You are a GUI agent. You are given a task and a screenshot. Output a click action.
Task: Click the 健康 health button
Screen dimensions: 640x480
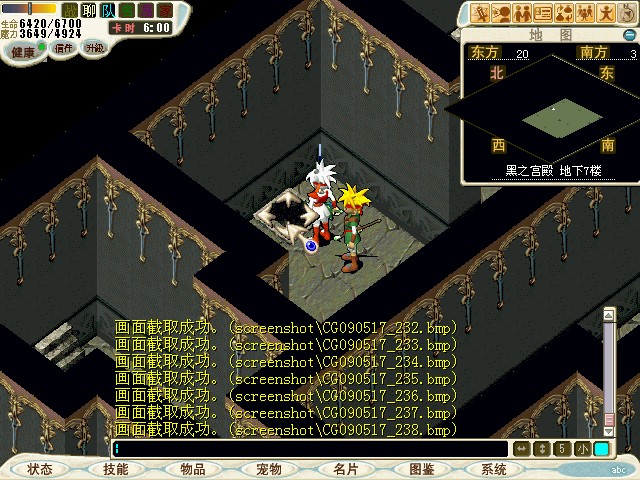[22, 50]
